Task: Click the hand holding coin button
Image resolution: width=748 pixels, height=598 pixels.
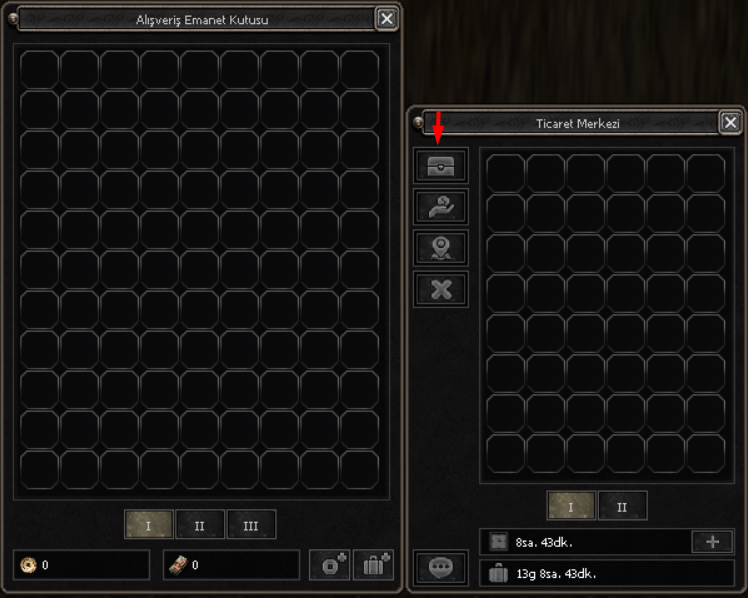Action: point(440,208)
